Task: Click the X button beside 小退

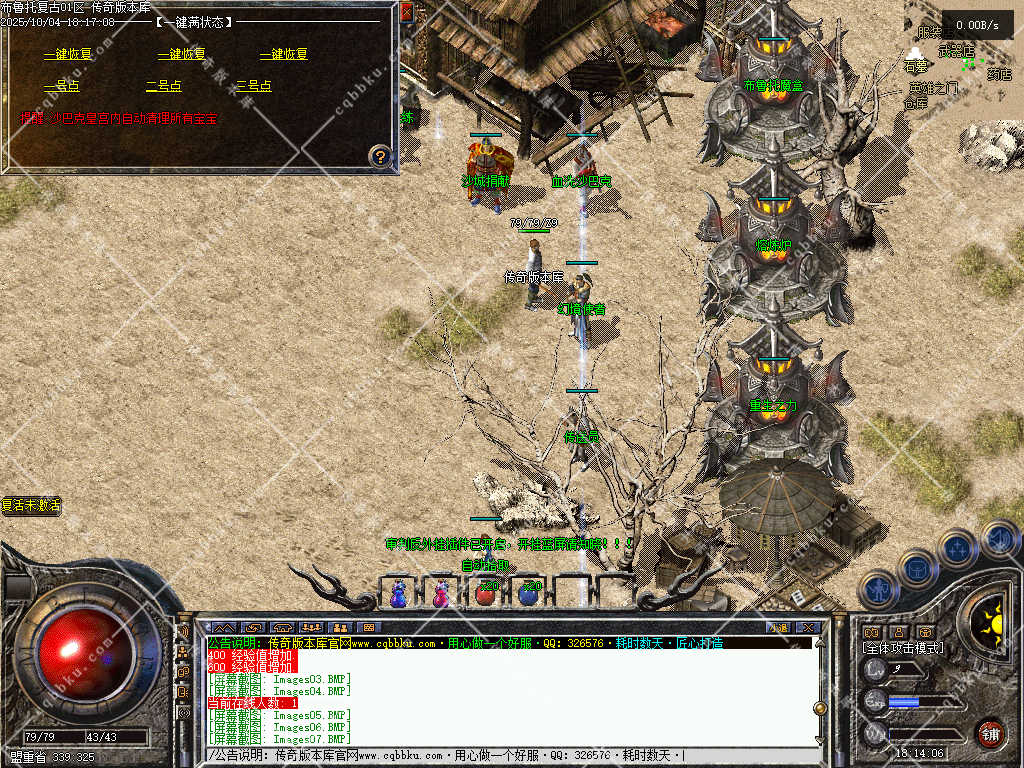Action: [808, 627]
